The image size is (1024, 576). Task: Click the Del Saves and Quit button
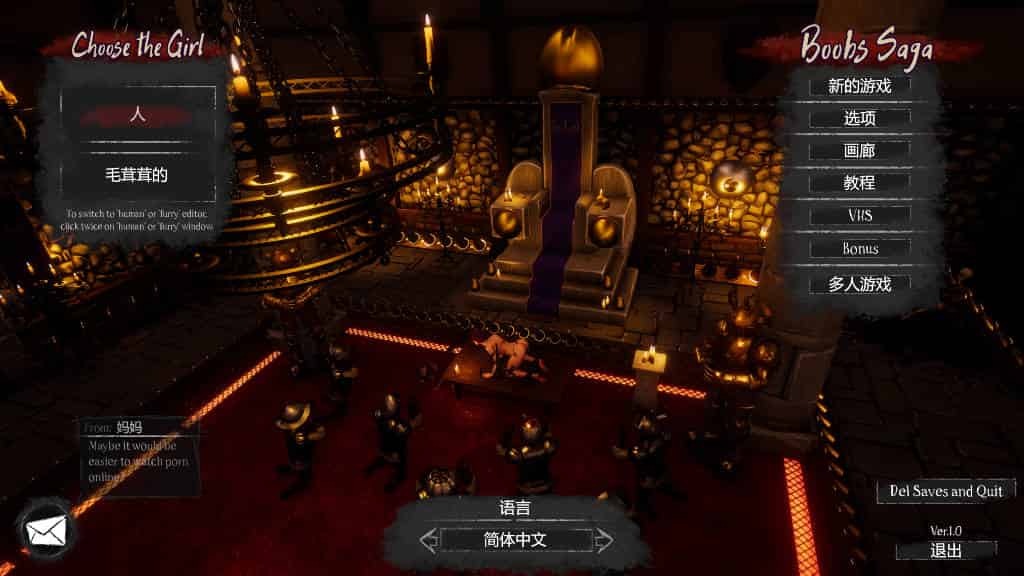[x=946, y=491]
